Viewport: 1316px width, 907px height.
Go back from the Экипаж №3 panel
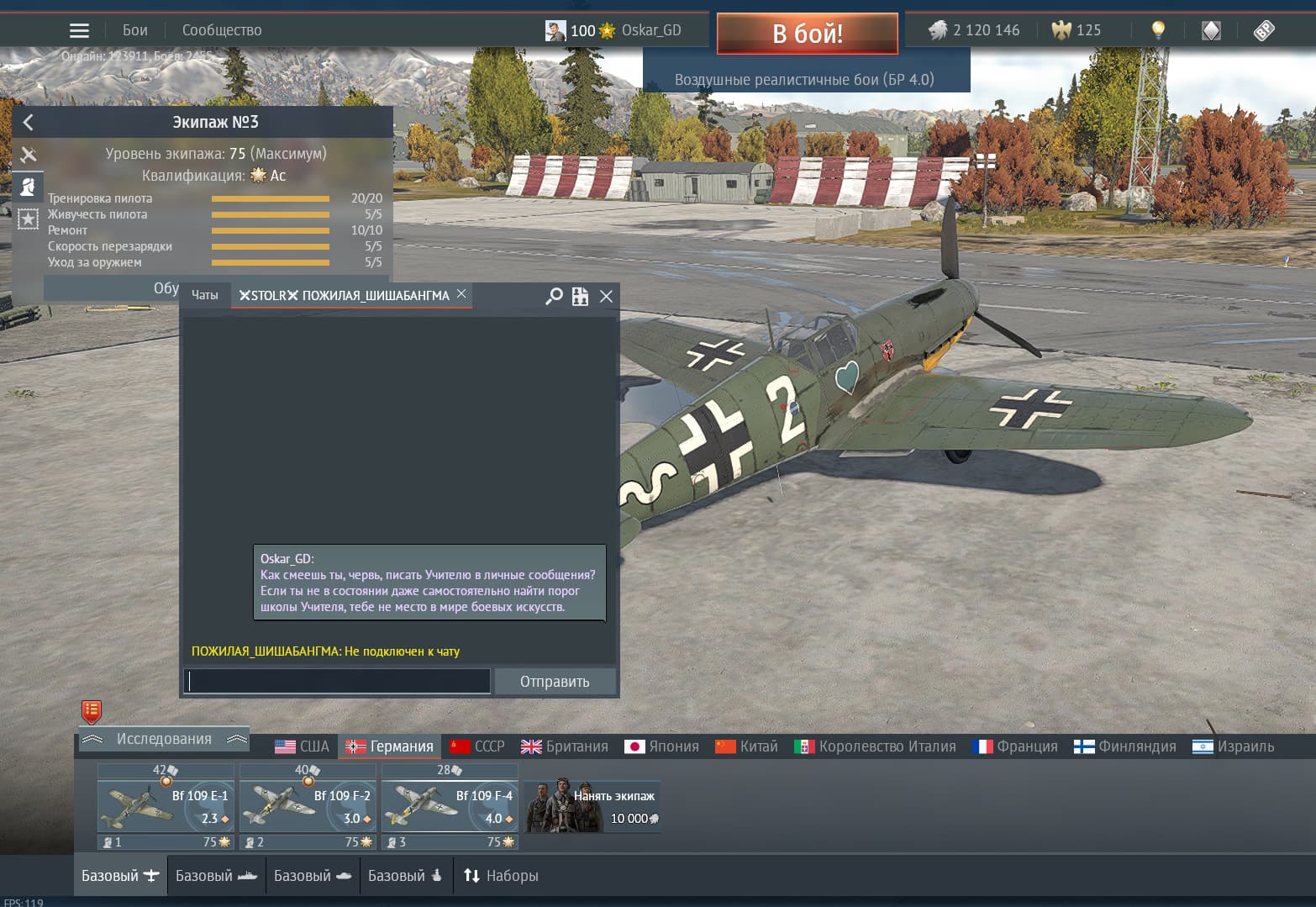[x=28, y=123]
